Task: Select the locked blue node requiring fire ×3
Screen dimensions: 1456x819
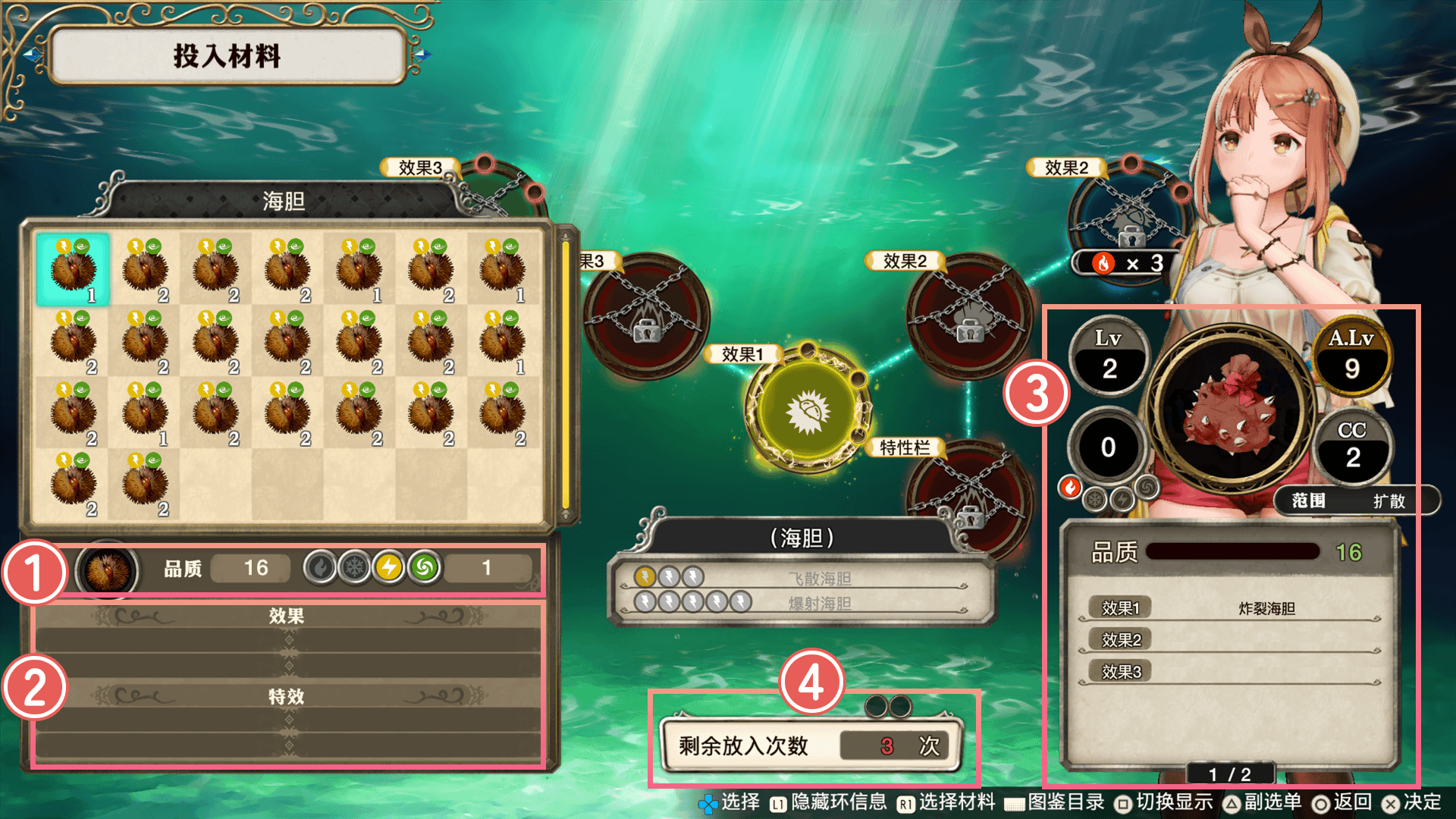Action: [x=1129, y=216]
